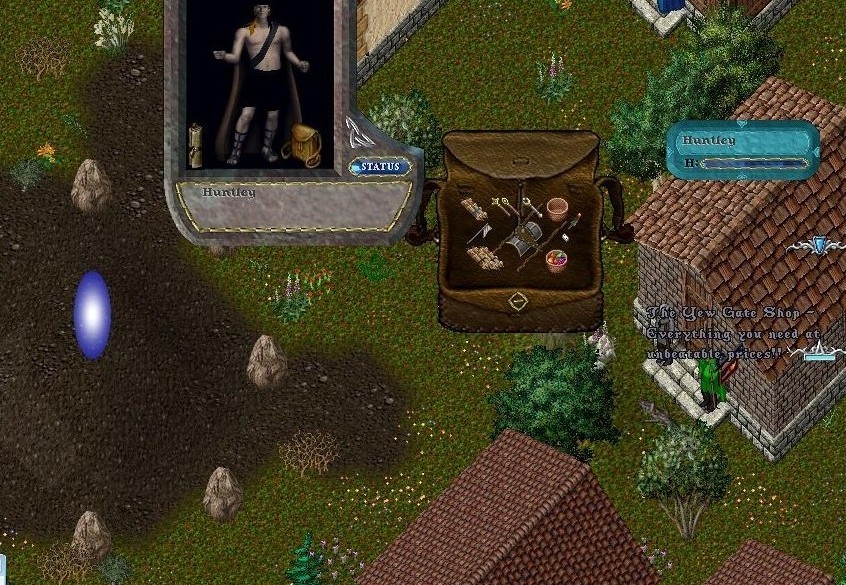Click the diamond clasp on the backpack
The width and height of the screenshot is (846, 585).
518,300
